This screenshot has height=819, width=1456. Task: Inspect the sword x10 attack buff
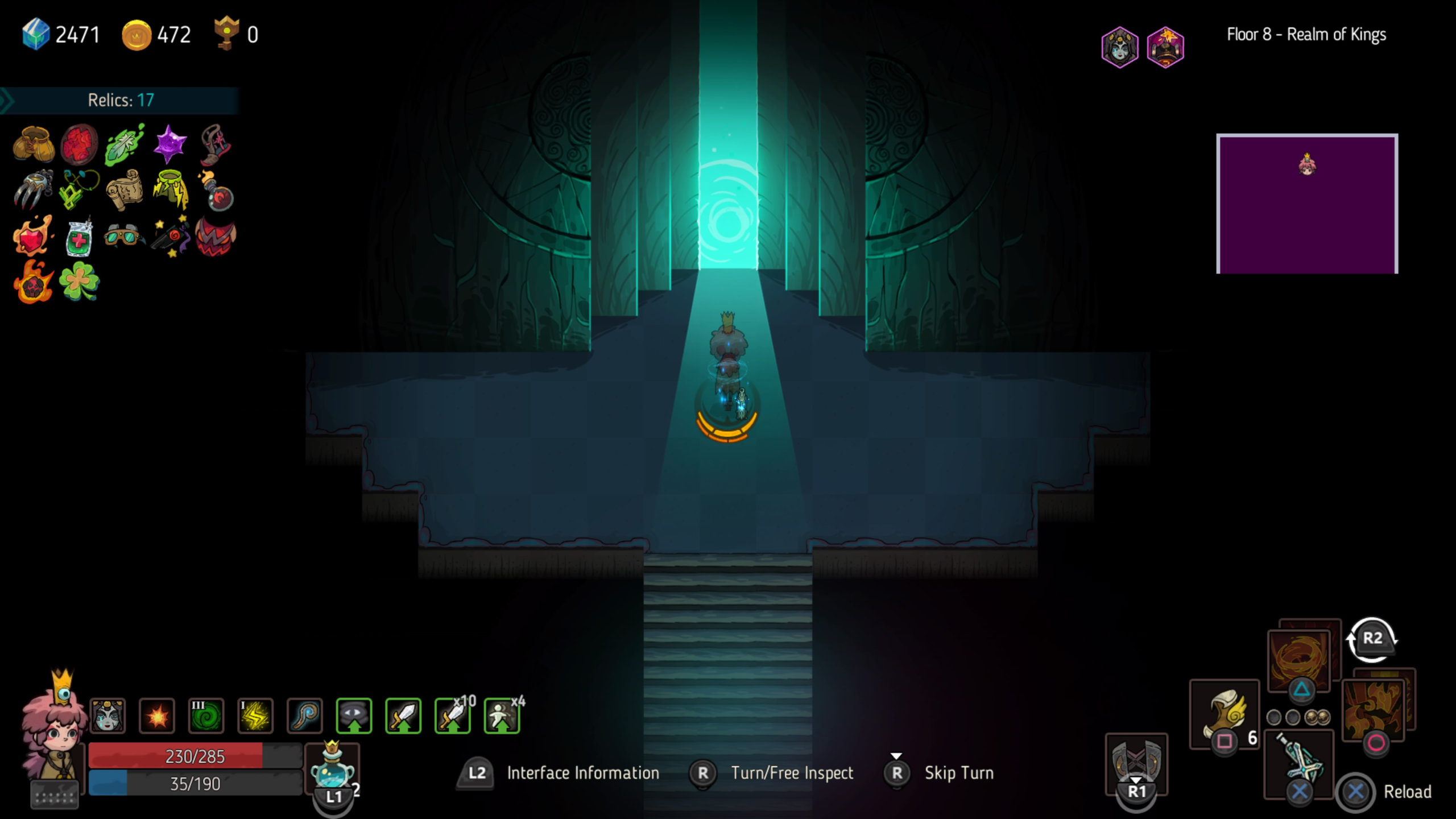tap(452, 715)
